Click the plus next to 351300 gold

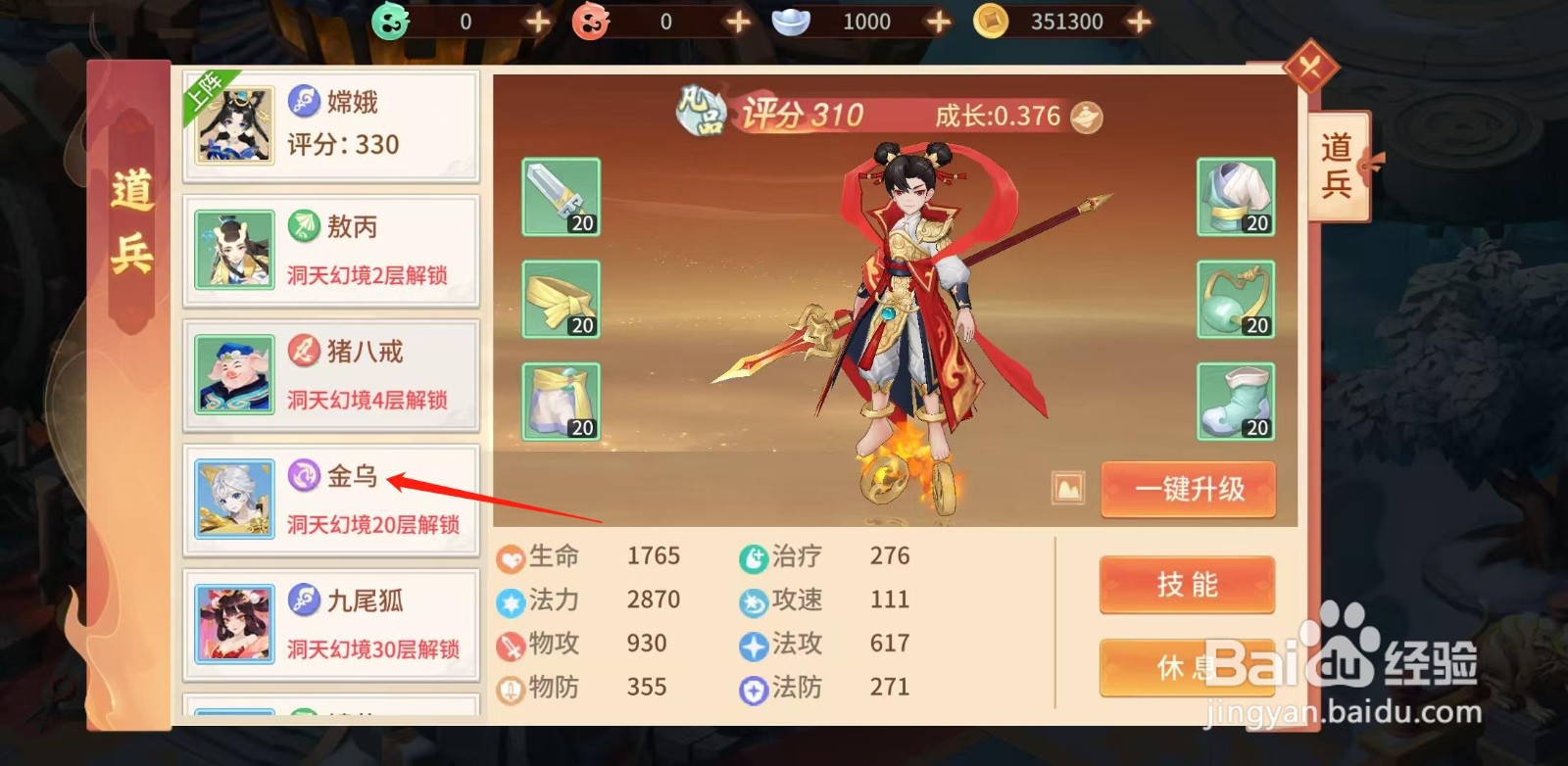click(x=1137, y=20)
